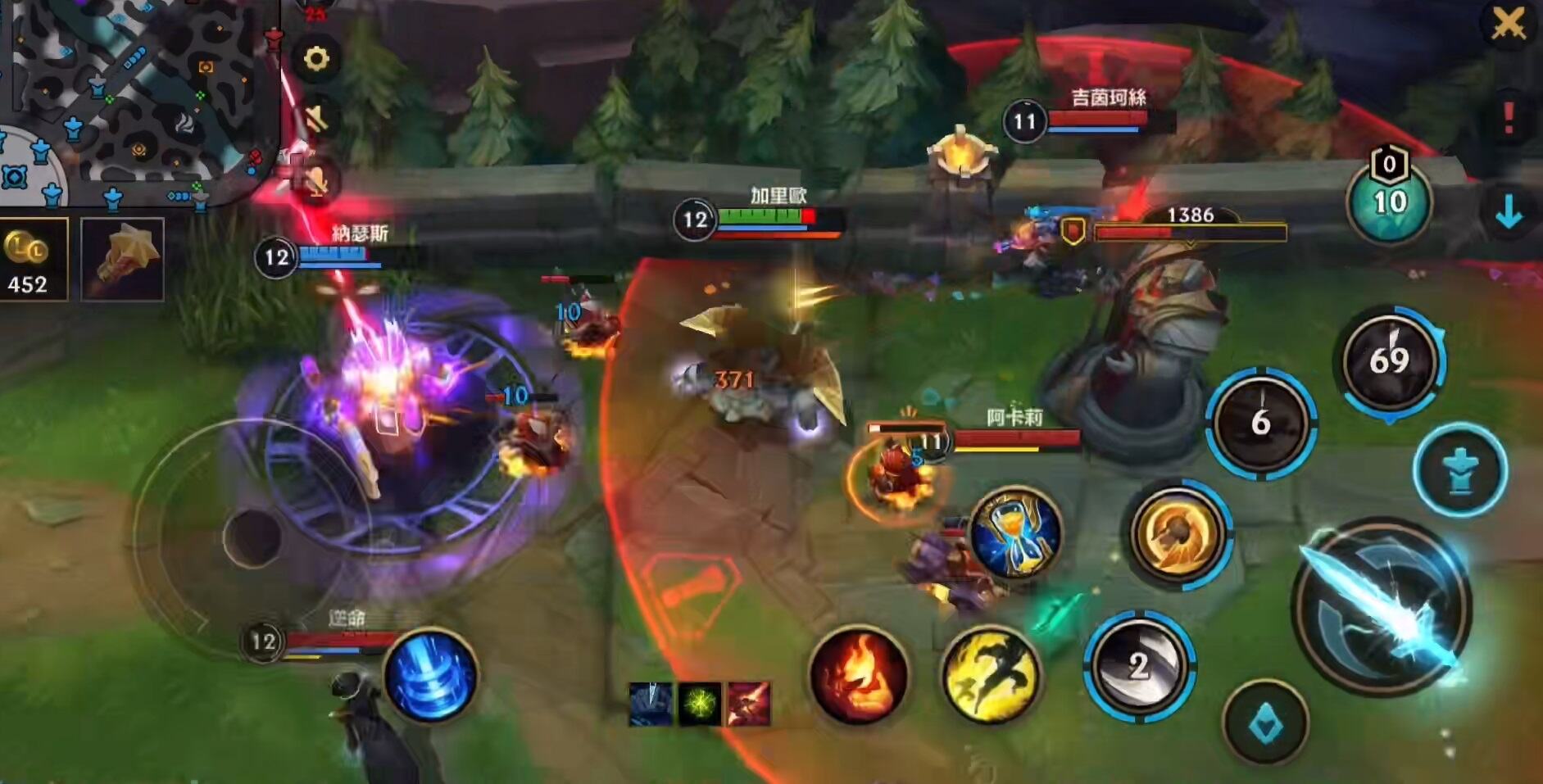Tap the ability showing 2 second cooldown

(x=1138, y=665)
